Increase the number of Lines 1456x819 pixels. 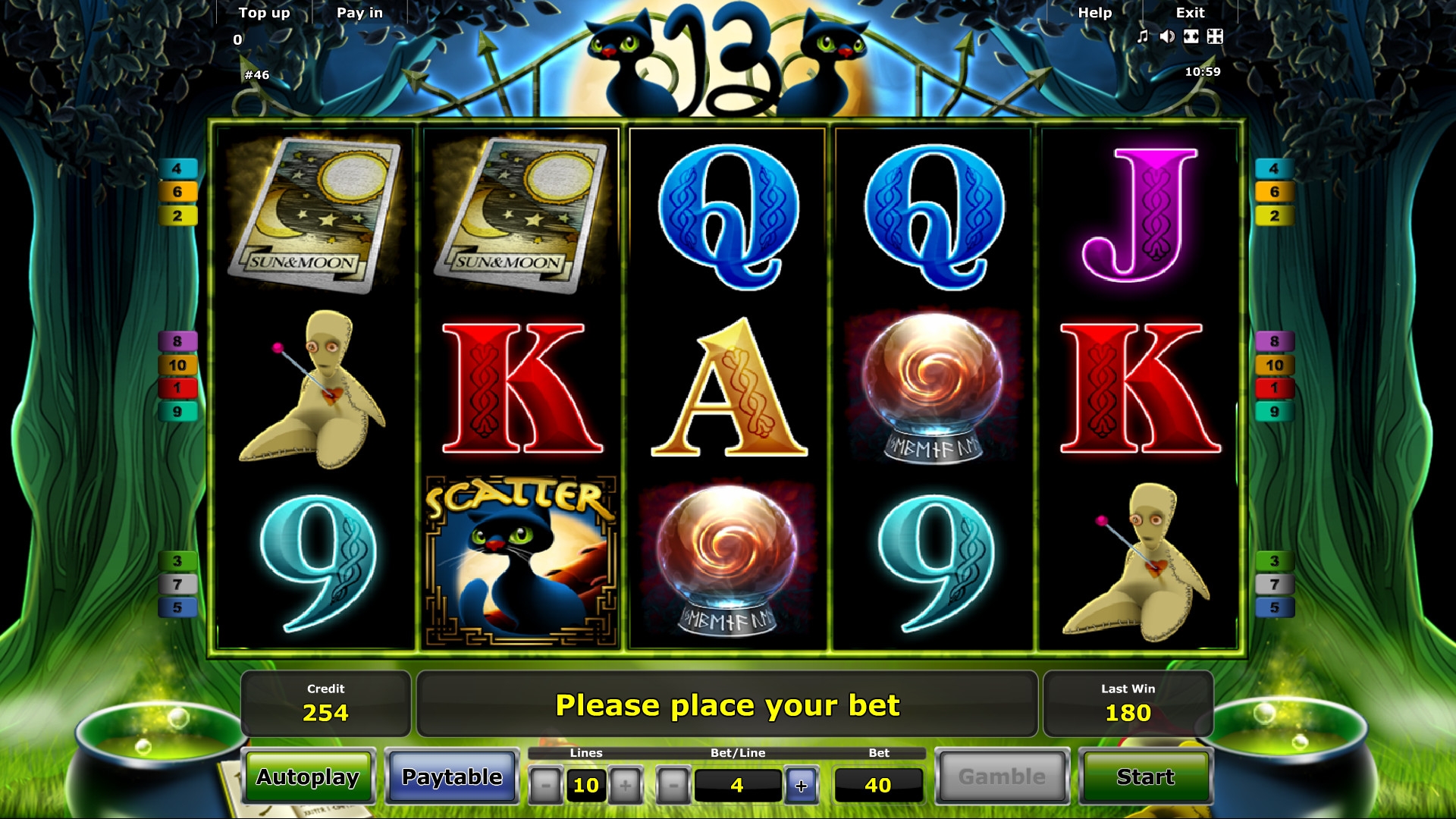coord(626,786)
